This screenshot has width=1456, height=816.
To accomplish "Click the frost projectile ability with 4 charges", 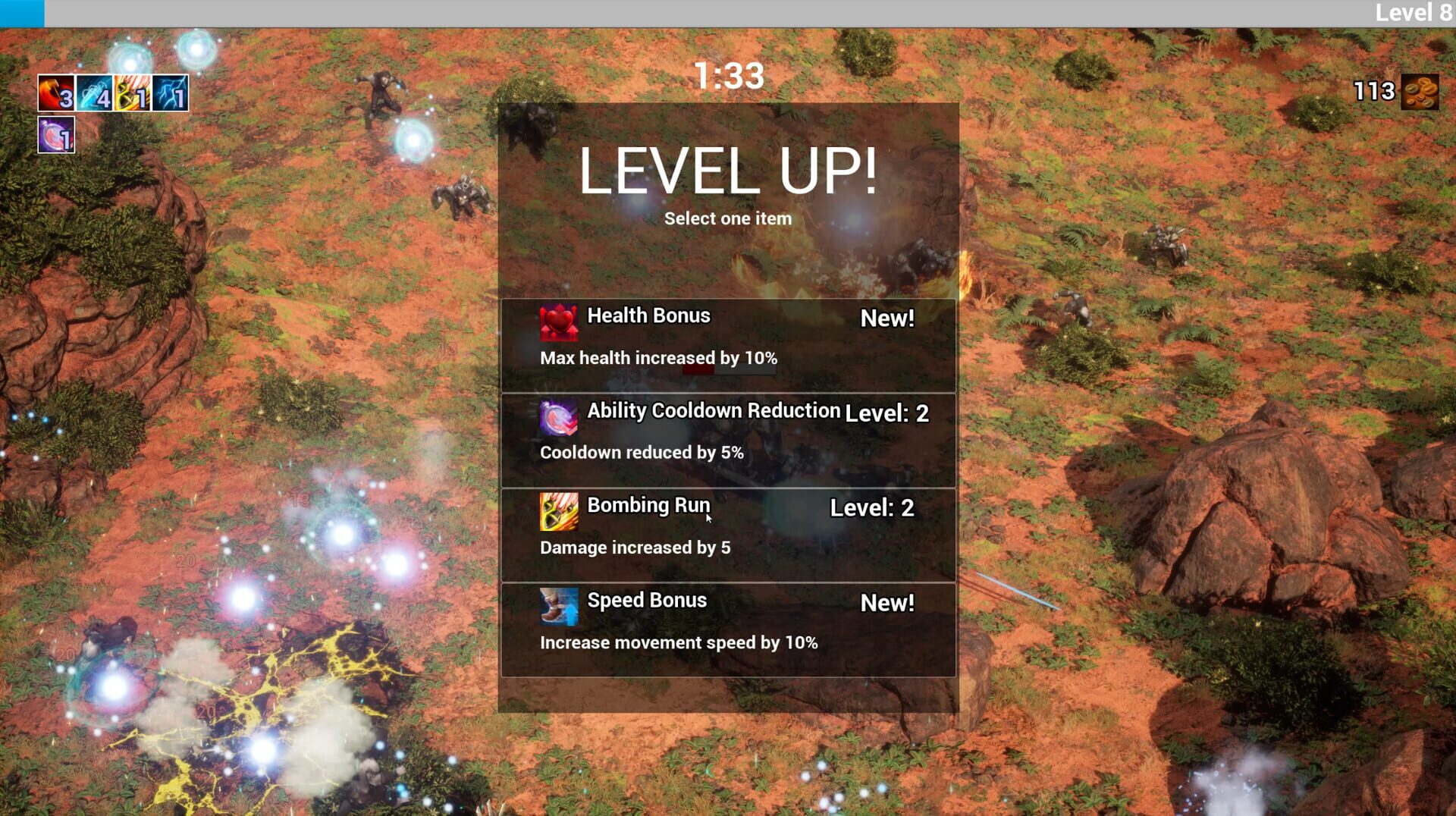I will point(93,93).
